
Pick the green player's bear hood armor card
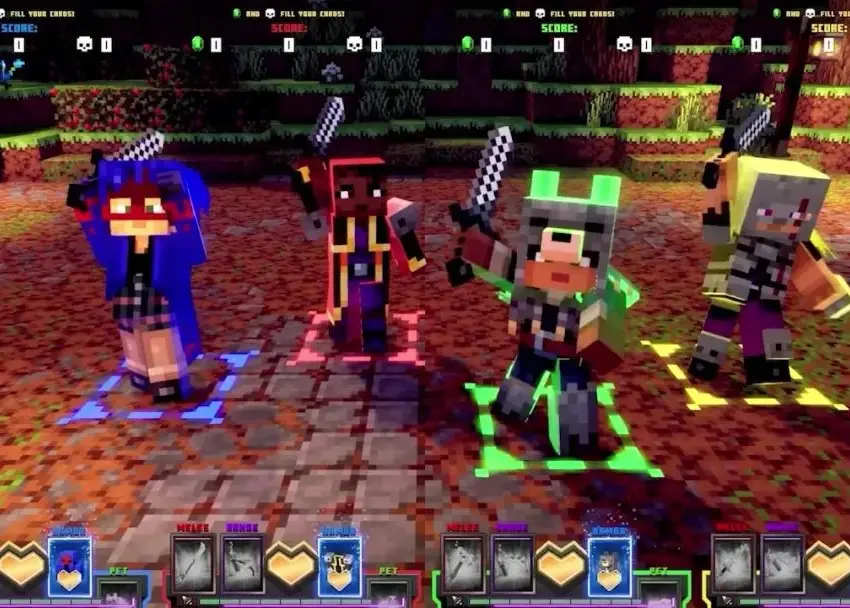pyautogui.click(x=609, y=565)
